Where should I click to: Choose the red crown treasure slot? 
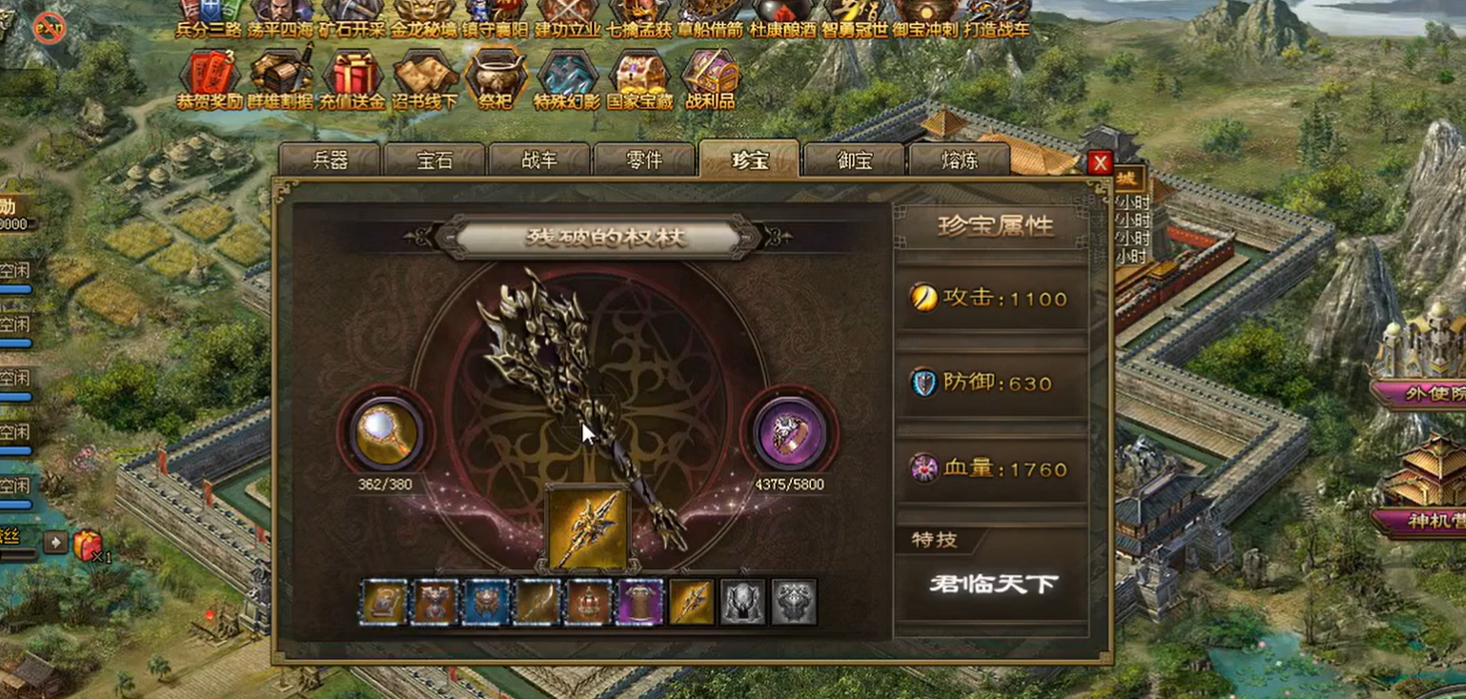(x=589, y=603)
